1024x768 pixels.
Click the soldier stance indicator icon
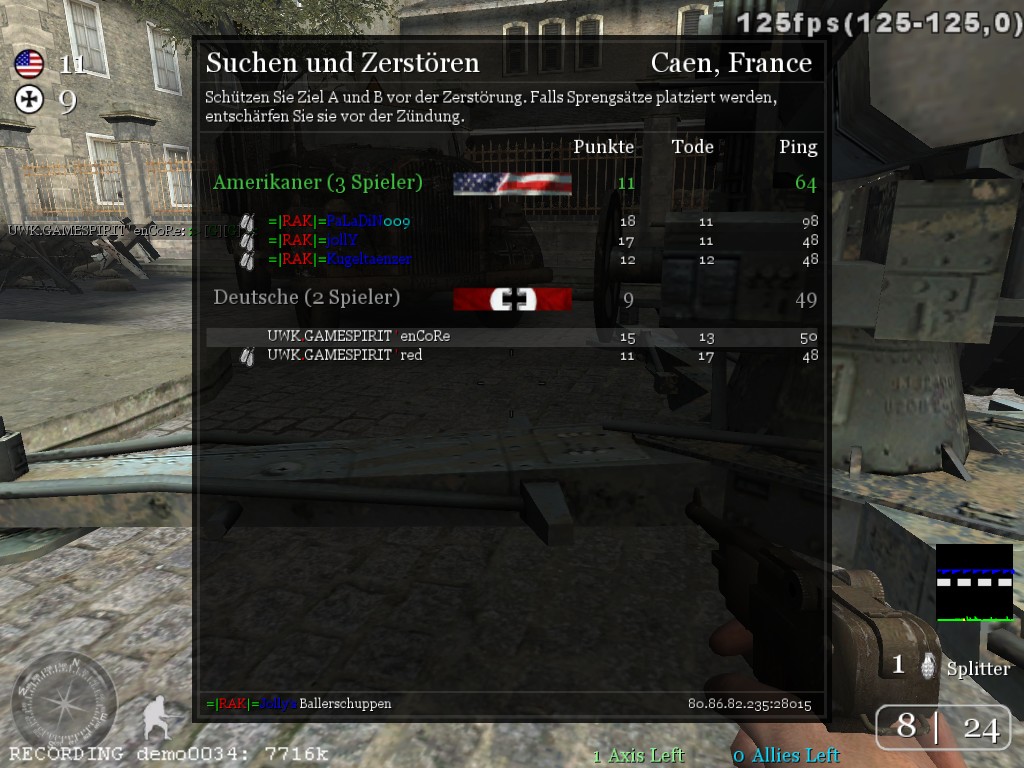(158, 717)
